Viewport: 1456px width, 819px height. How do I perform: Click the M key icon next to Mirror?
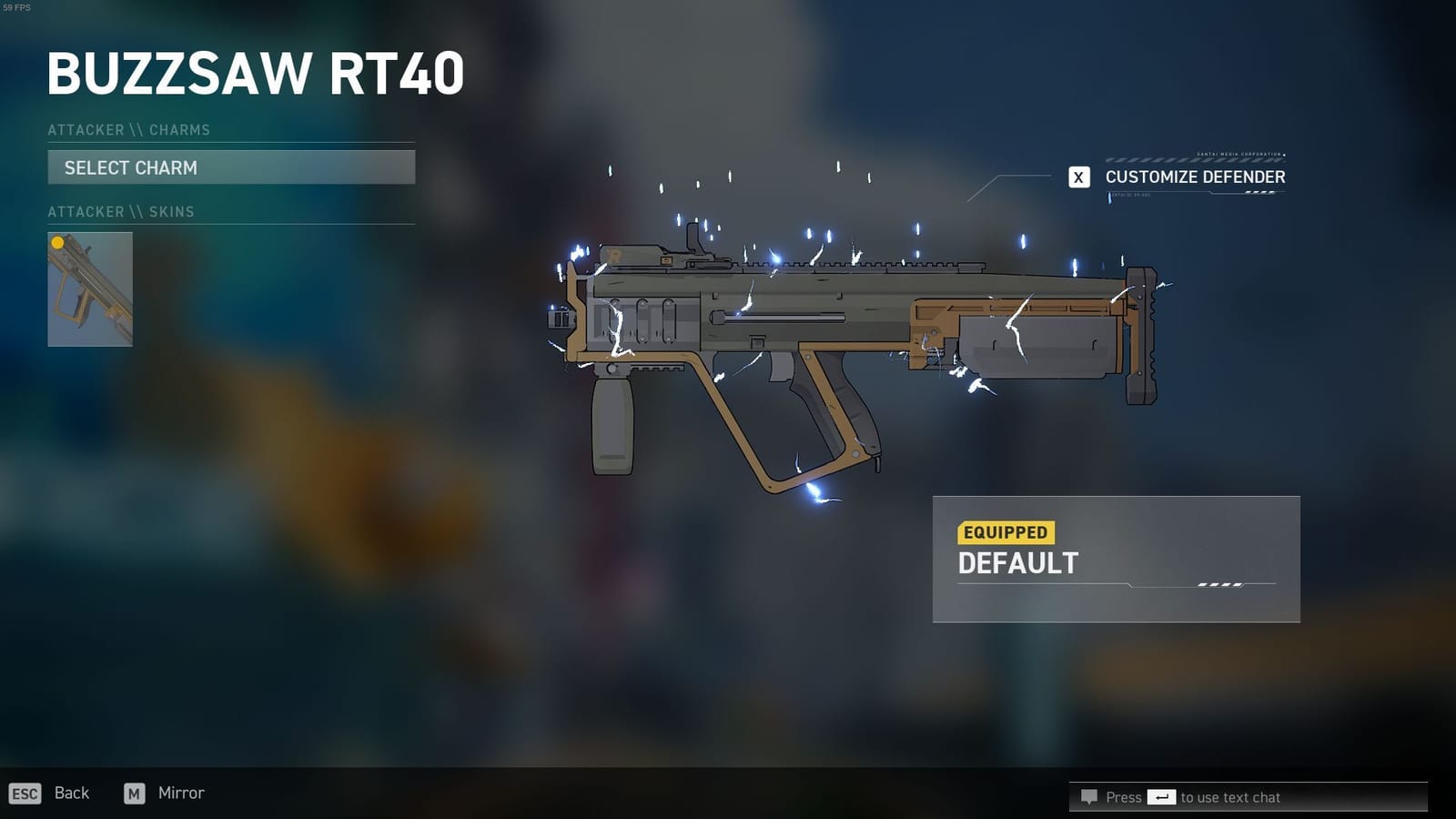[135, 794]
